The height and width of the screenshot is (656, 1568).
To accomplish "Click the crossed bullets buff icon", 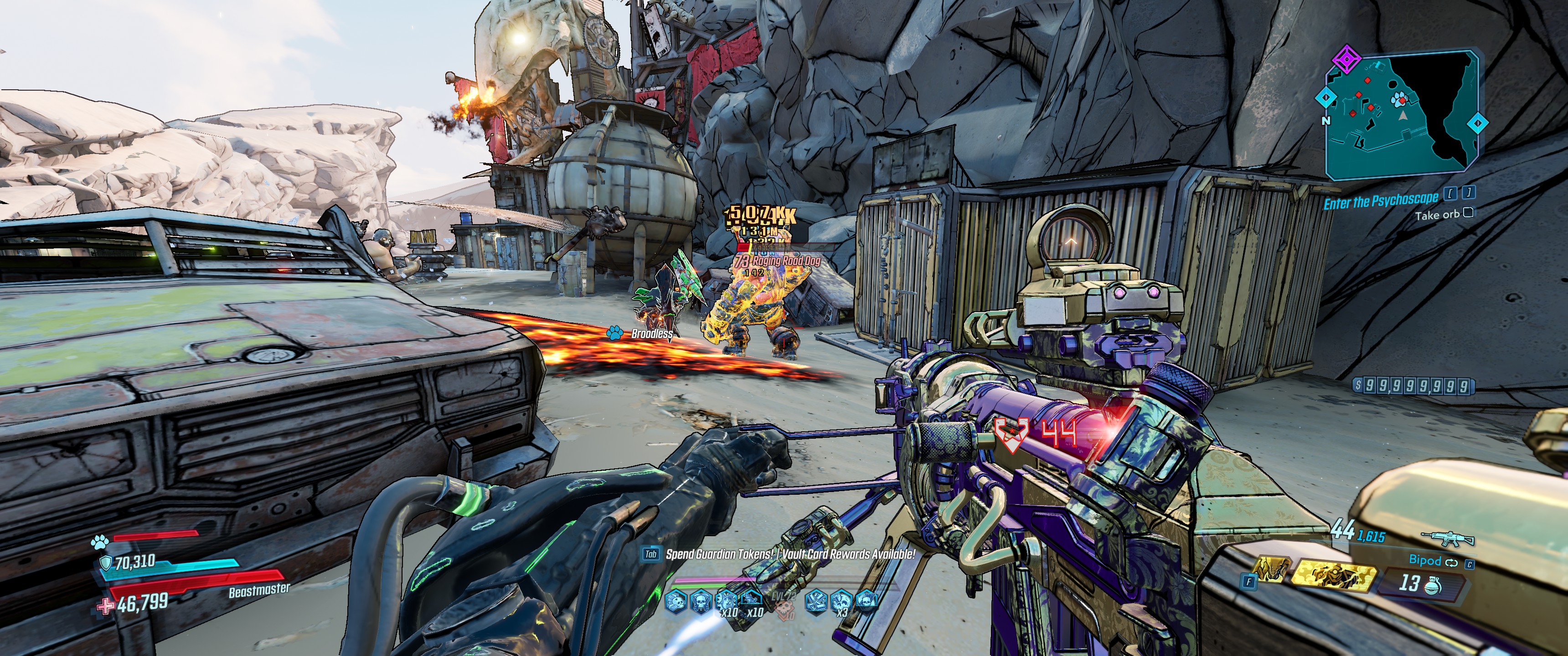I will 815,601.
